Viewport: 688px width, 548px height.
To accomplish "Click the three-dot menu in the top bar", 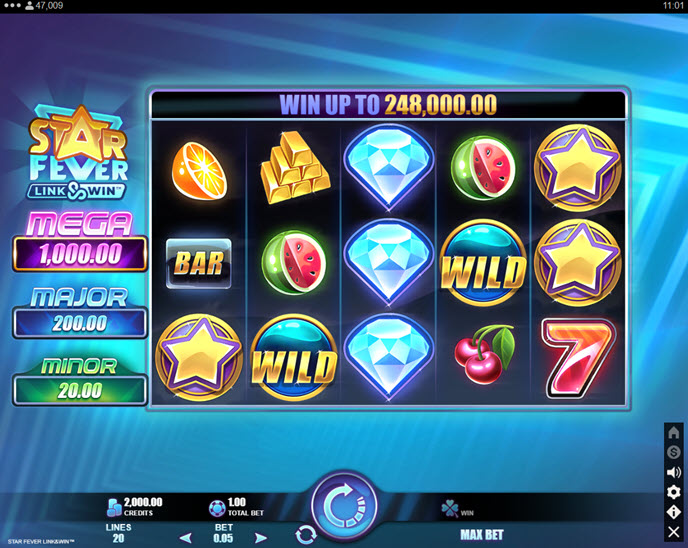I will coord(11,5).
